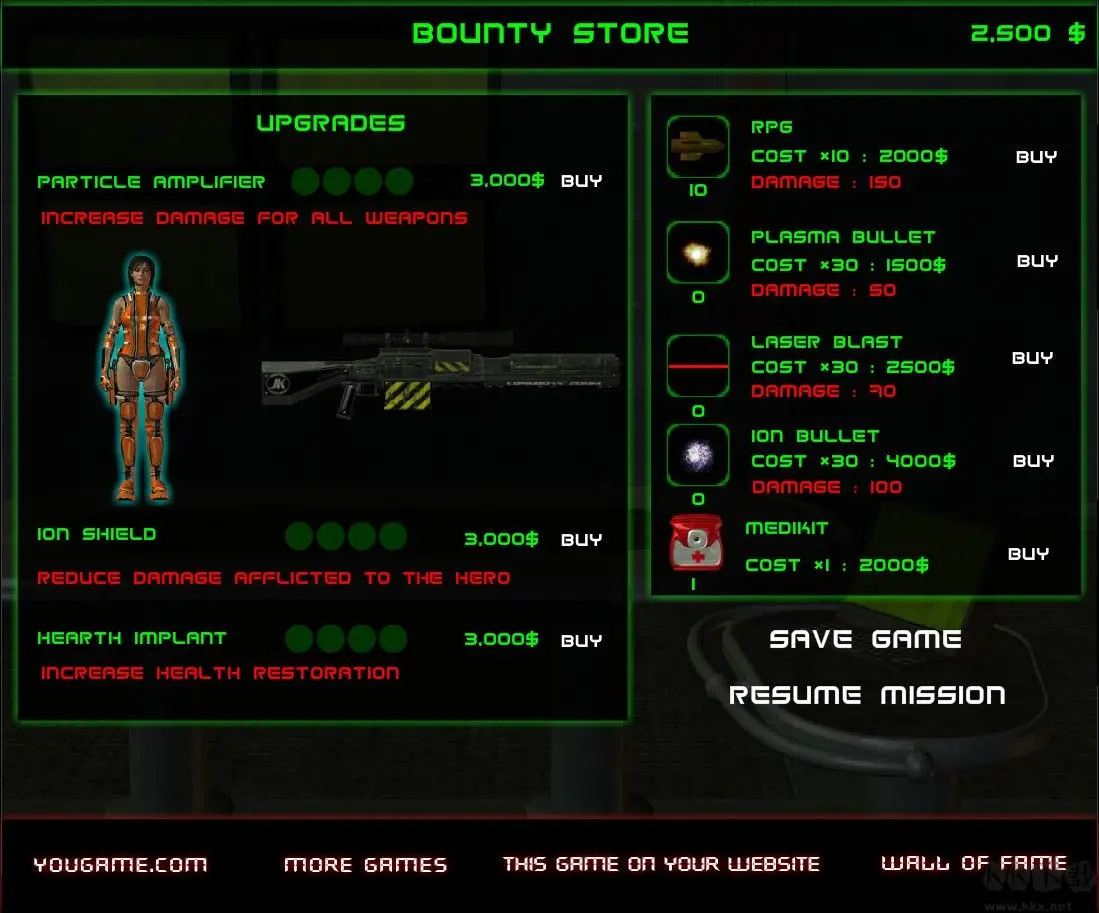Select the red Laser Blast icon
The width and height of the screenshot is (1099, 913).
click(x=697, y=367)
